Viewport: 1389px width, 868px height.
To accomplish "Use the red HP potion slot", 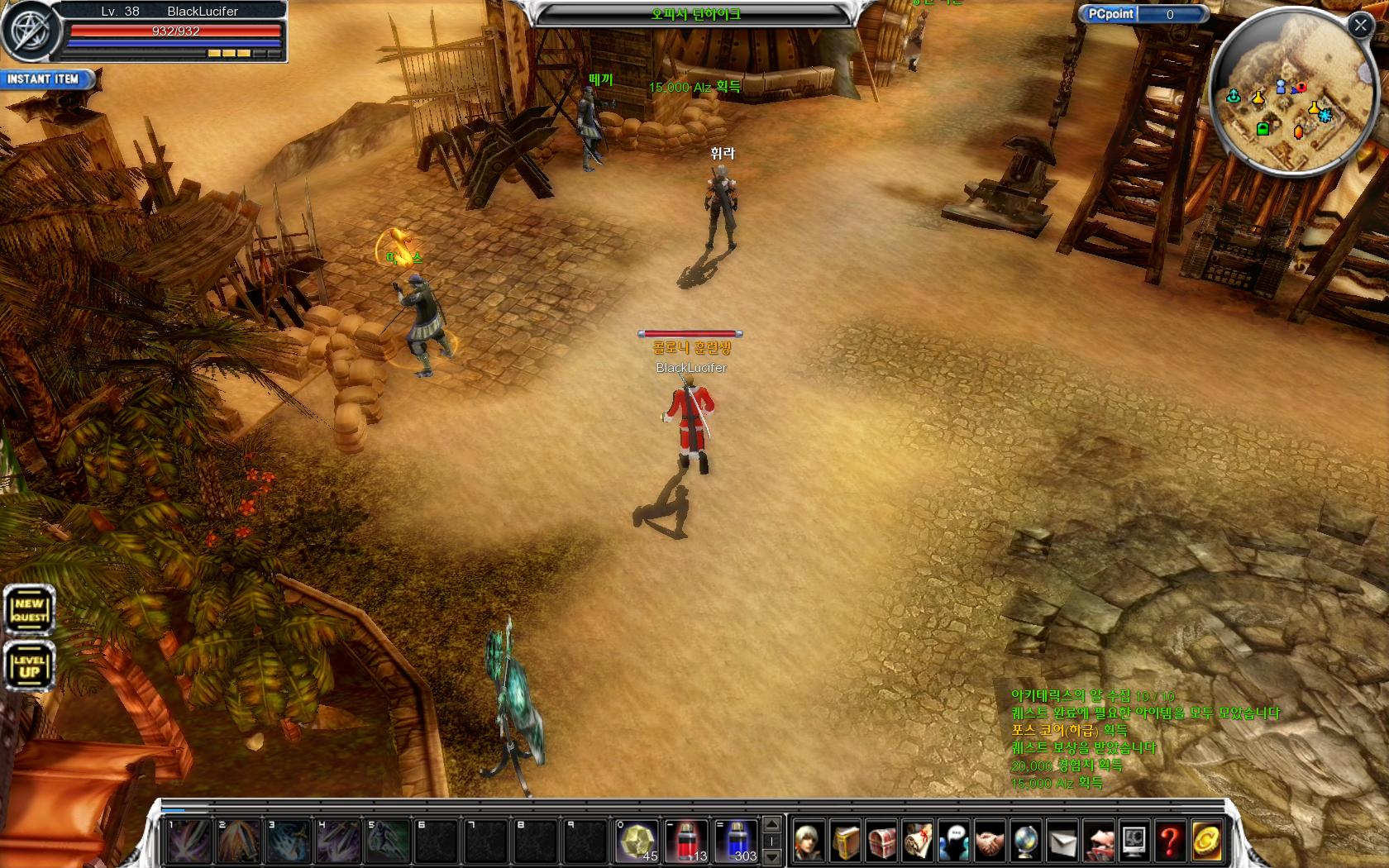I will pyautogui.click(x=685, y=841).
